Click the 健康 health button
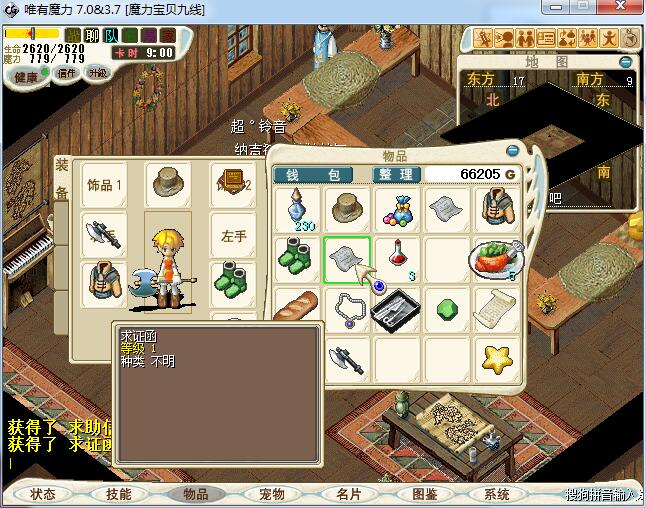This screenshot has width=646, height=508. [x=26, y=77]
